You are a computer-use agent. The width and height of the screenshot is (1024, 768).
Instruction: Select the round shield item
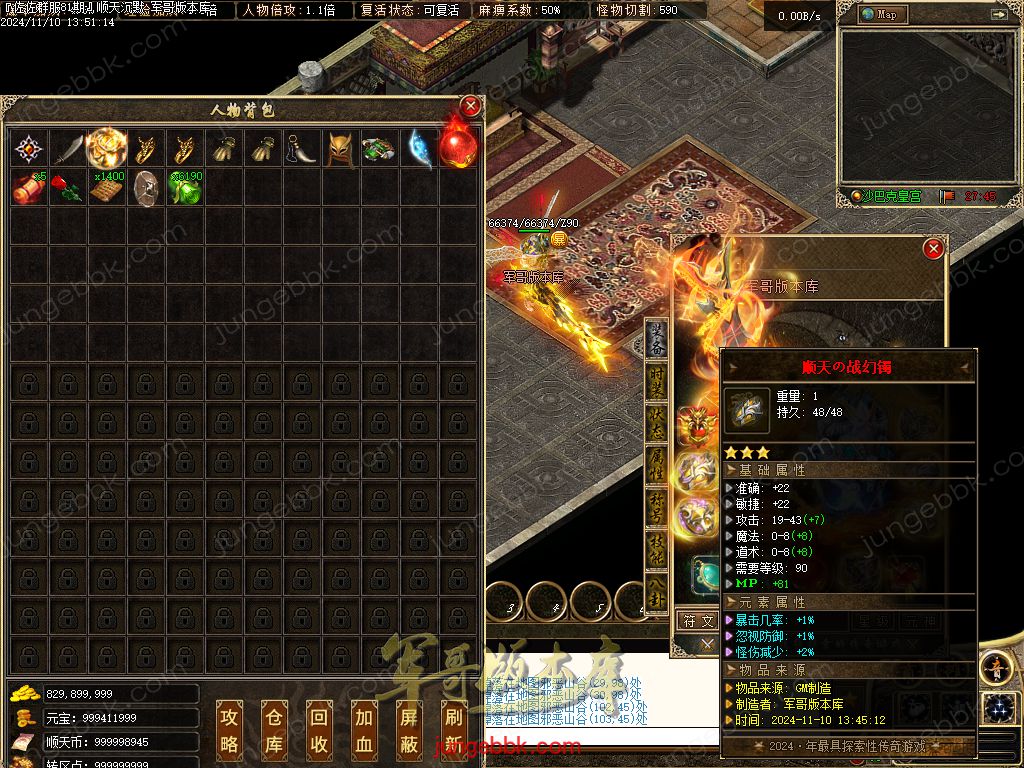146,188
